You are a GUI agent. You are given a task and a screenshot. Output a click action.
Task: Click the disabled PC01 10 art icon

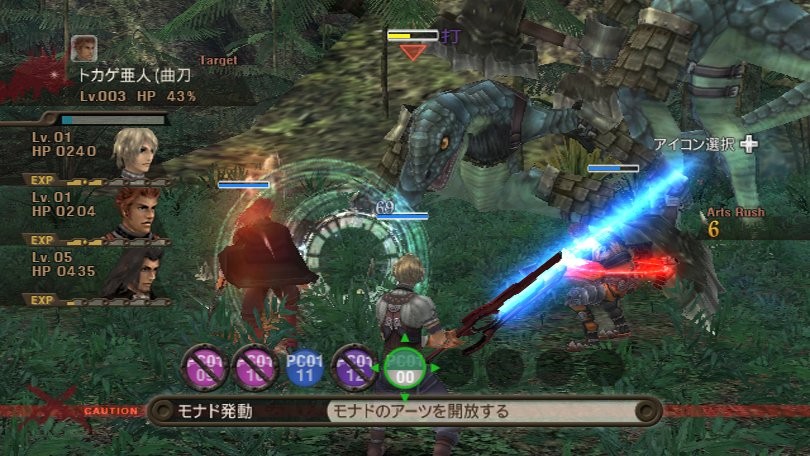click(x=254, y=367)
